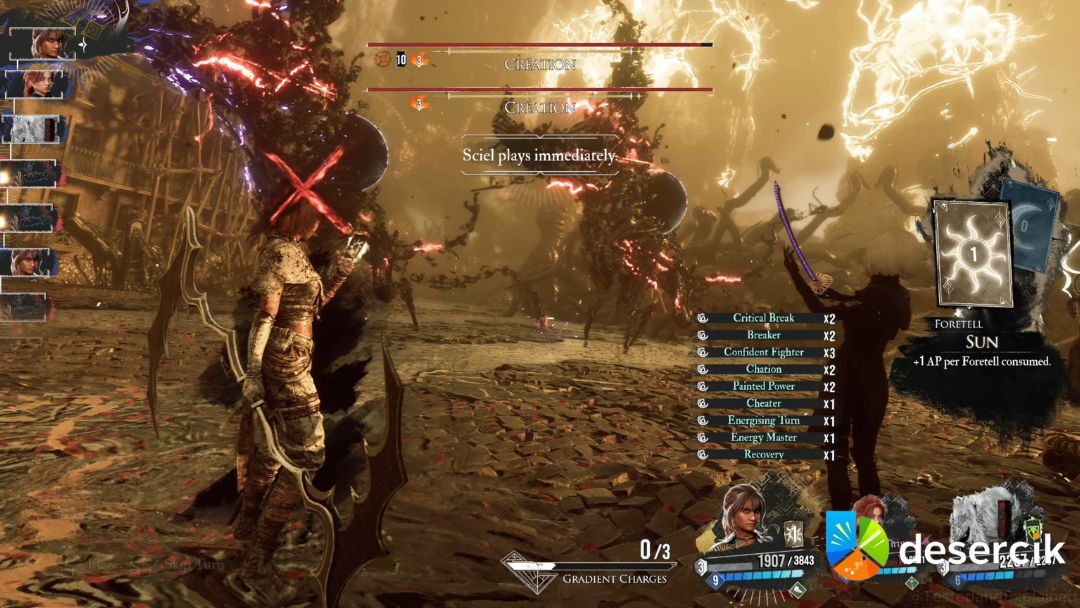Click the Critical Break picto row
1080x608 pixels.
(x=764, y=319)
